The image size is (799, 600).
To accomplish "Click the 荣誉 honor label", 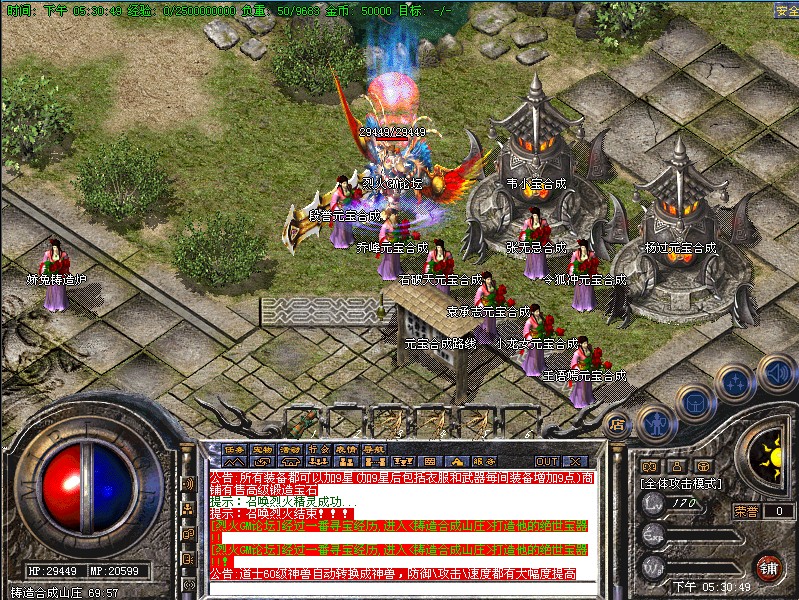I will pyautogui.click(x=745, y=511).
